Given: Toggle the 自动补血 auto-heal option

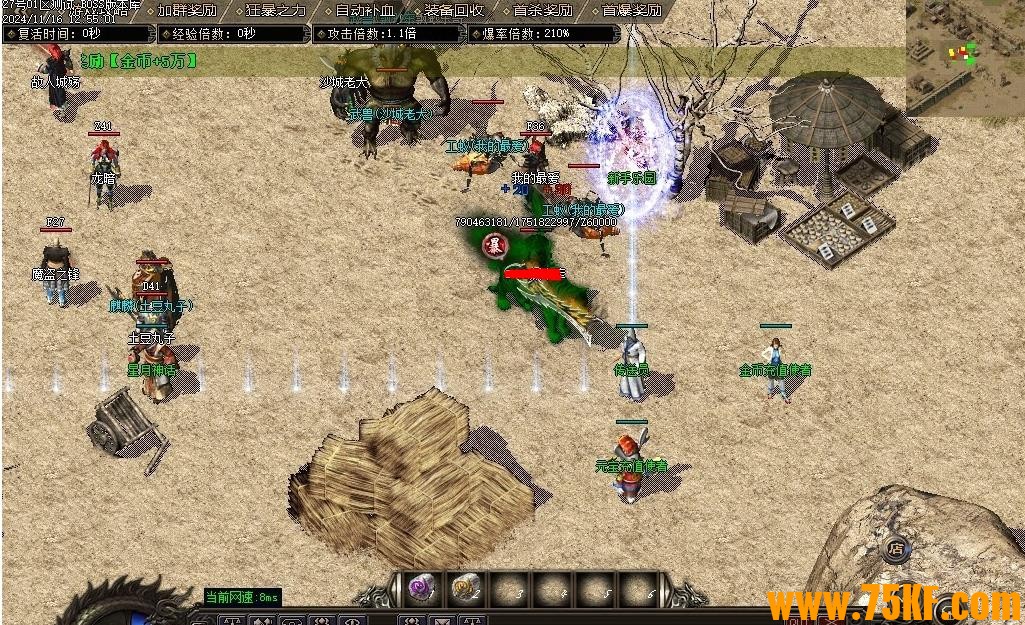Looking at the screenshot, I should point(364,11).
